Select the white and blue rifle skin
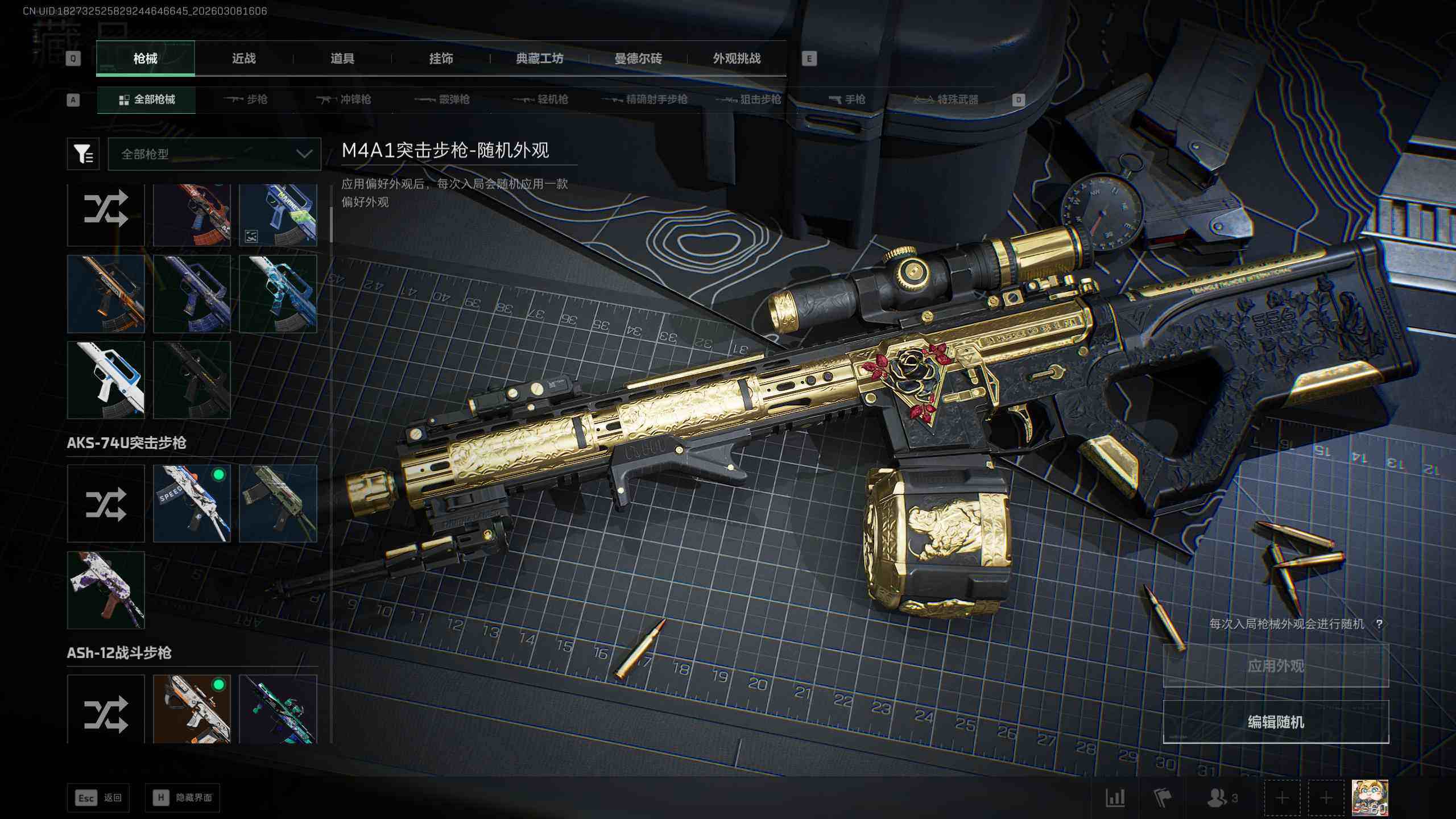Viewport: 1456px width, 819px height. [x=106, y=380]
